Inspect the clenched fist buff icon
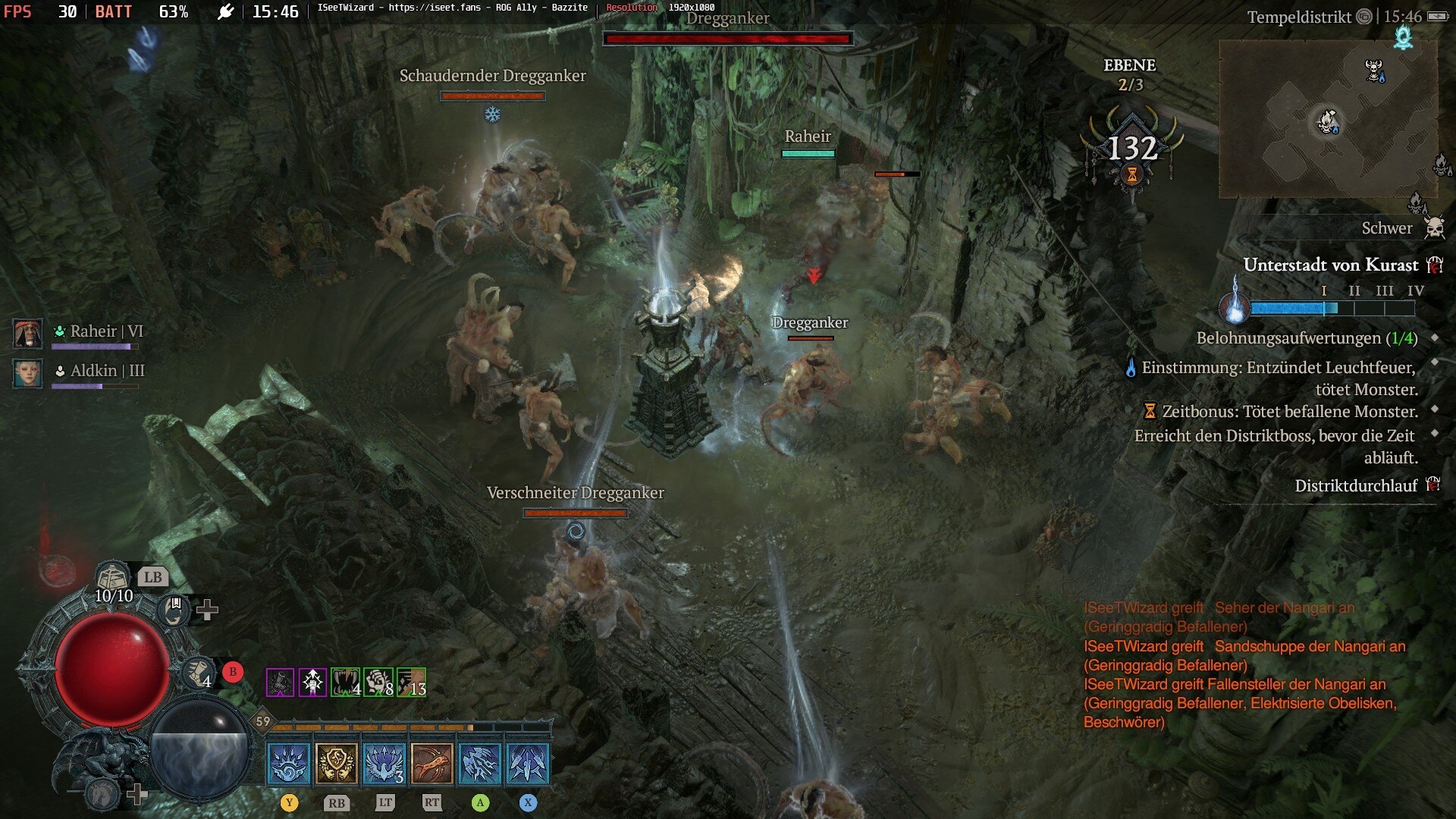 [x=378, y=682]
